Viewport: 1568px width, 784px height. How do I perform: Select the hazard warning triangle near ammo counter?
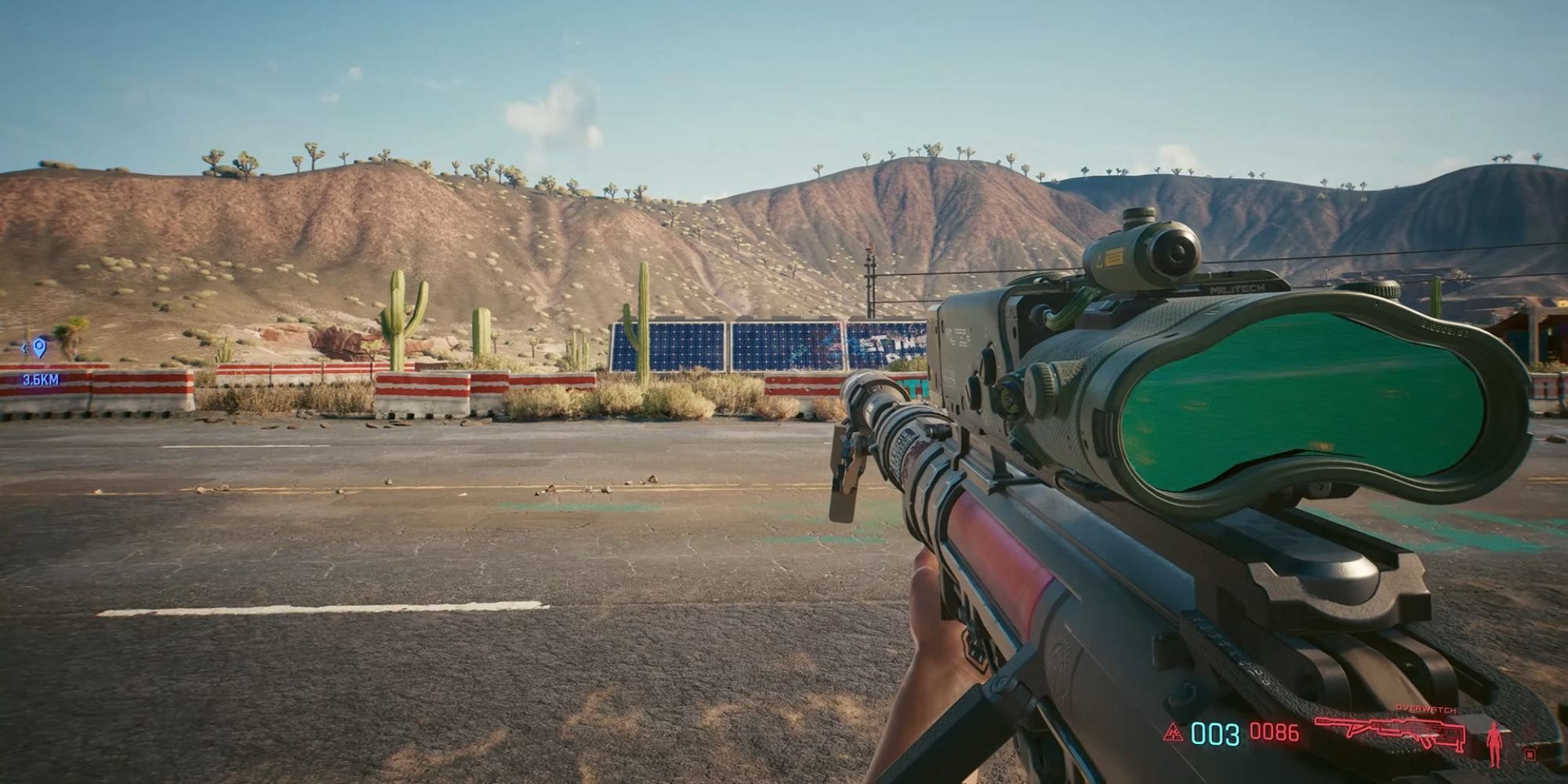pyautogui.click(x=1173, y=734)
